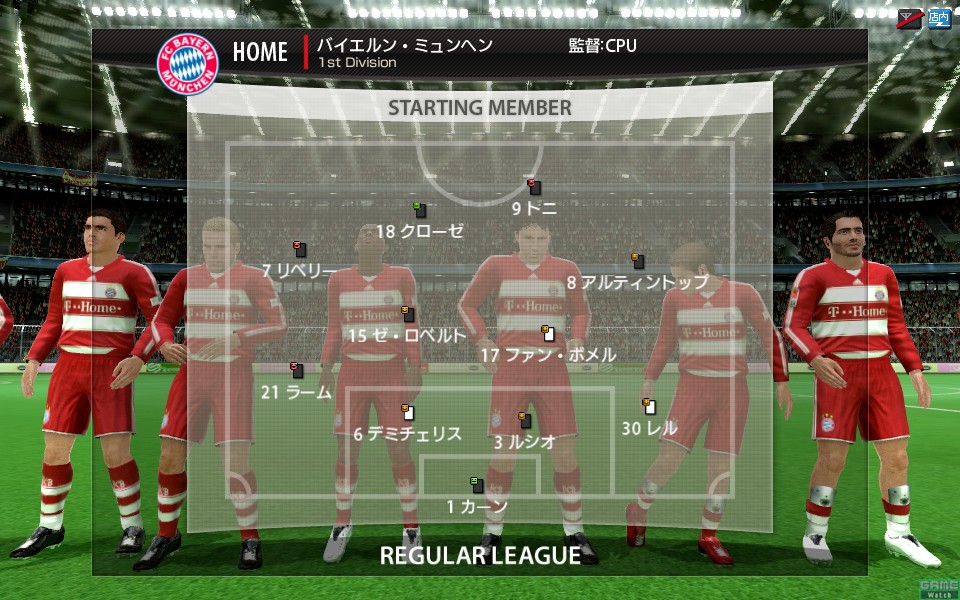Choose number 7 Ribéry on the formation
The height and width of the screenshot is (600, 960).
coord(299,249)
